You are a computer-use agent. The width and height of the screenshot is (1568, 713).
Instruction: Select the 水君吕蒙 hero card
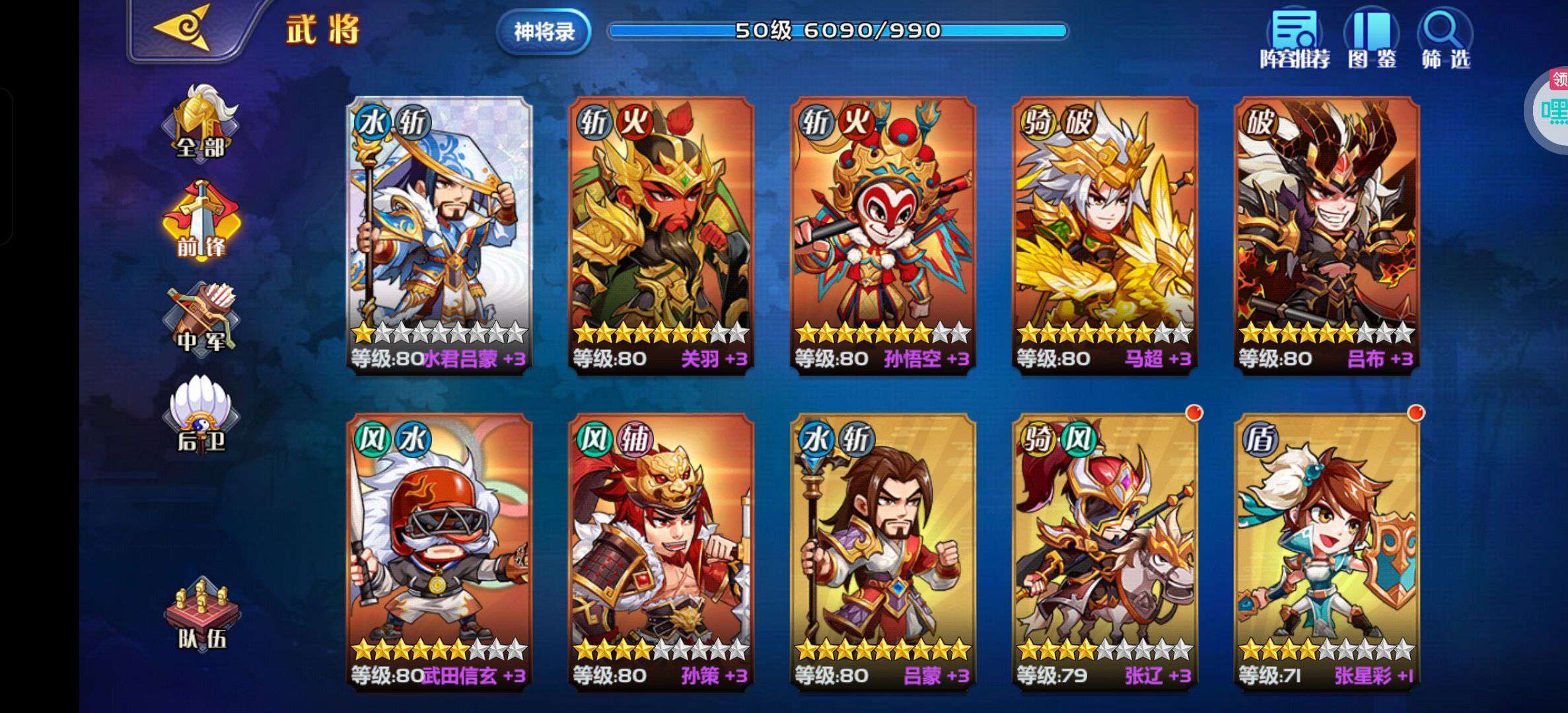coord(439,234)
